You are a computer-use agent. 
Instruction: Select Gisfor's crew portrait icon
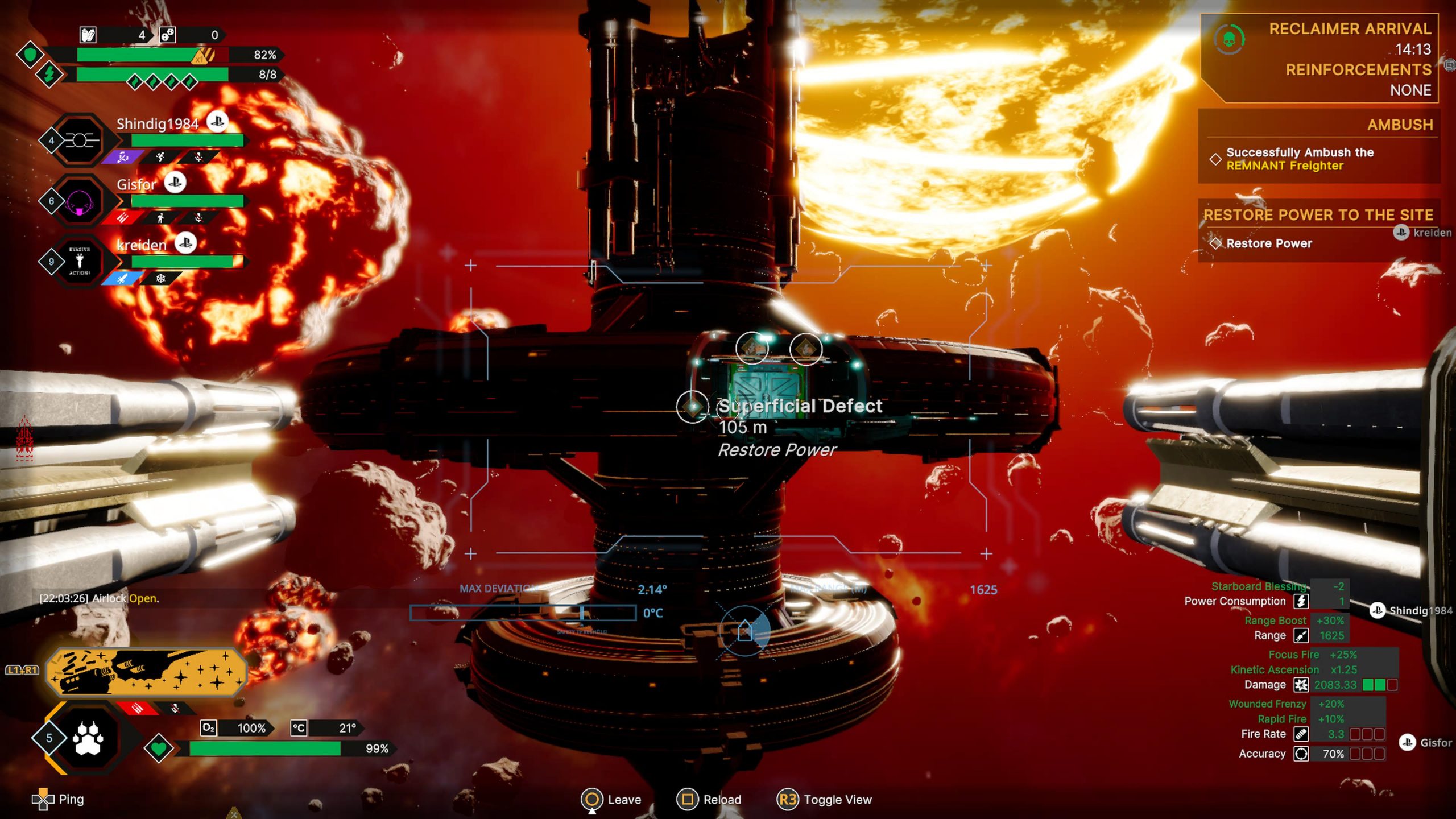[80, 201]
